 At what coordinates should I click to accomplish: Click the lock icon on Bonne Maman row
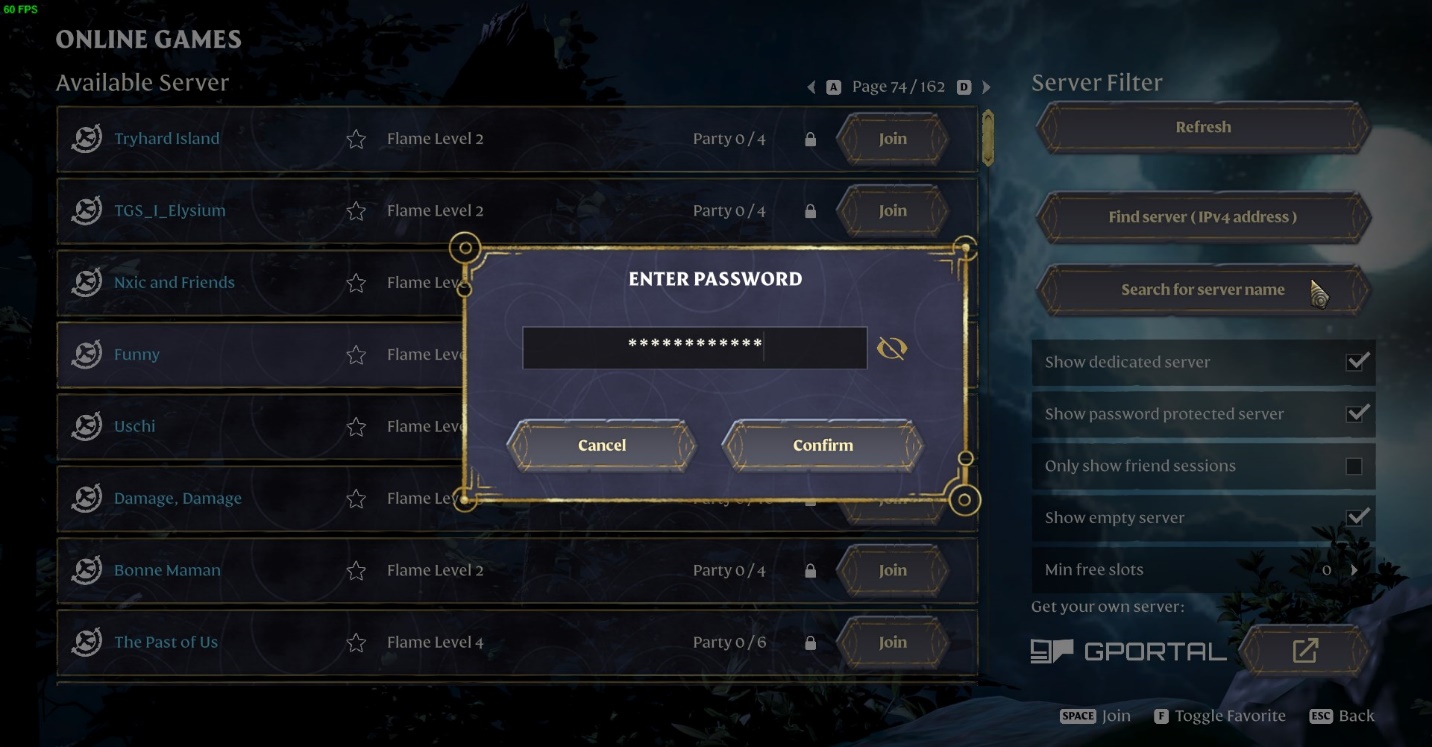(810, 570)
